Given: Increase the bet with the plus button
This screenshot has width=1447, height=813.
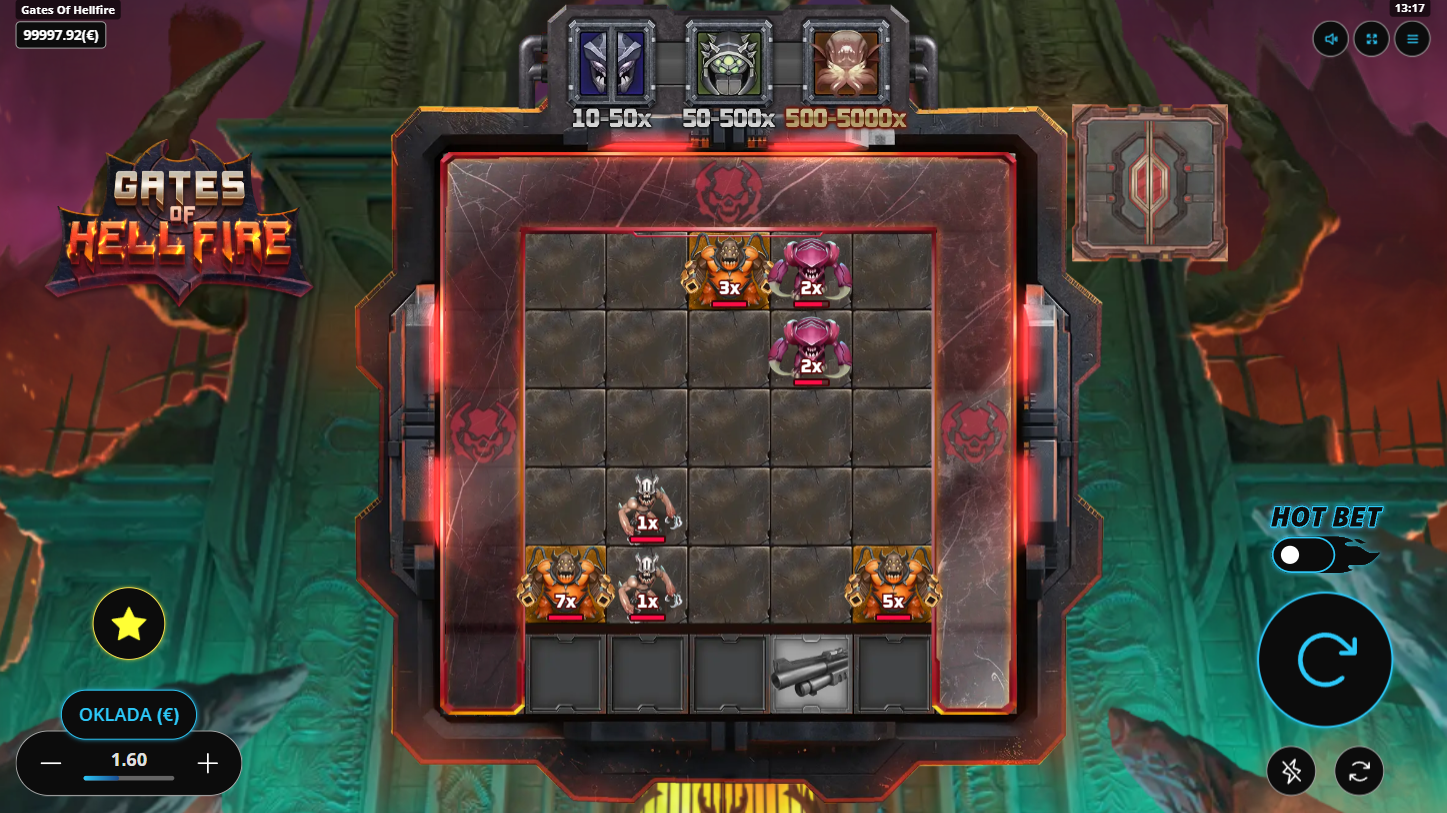Looking at the screenshot, I should tap(208, 764).
